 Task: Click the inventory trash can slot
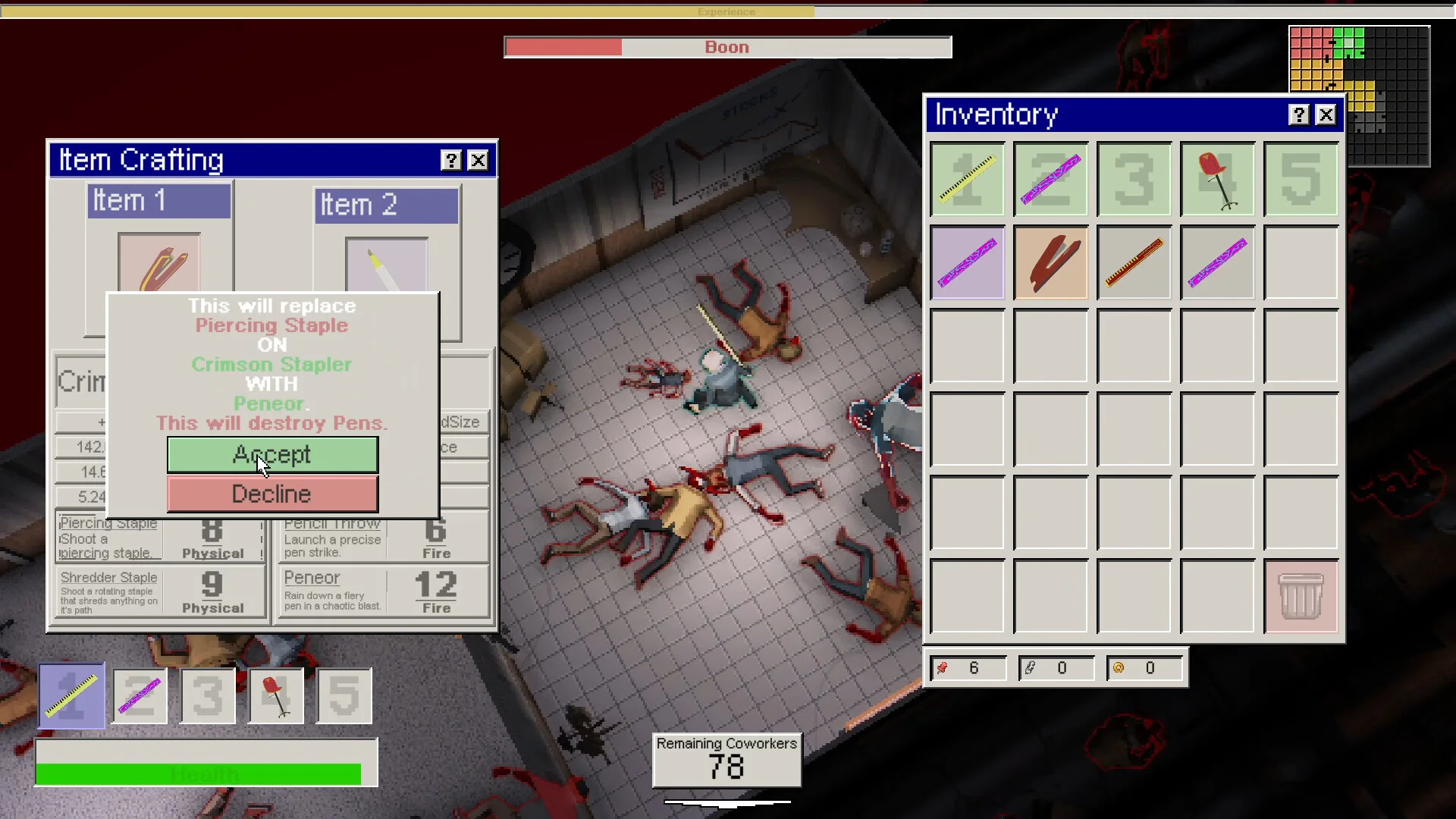(x=1301, y=596)
